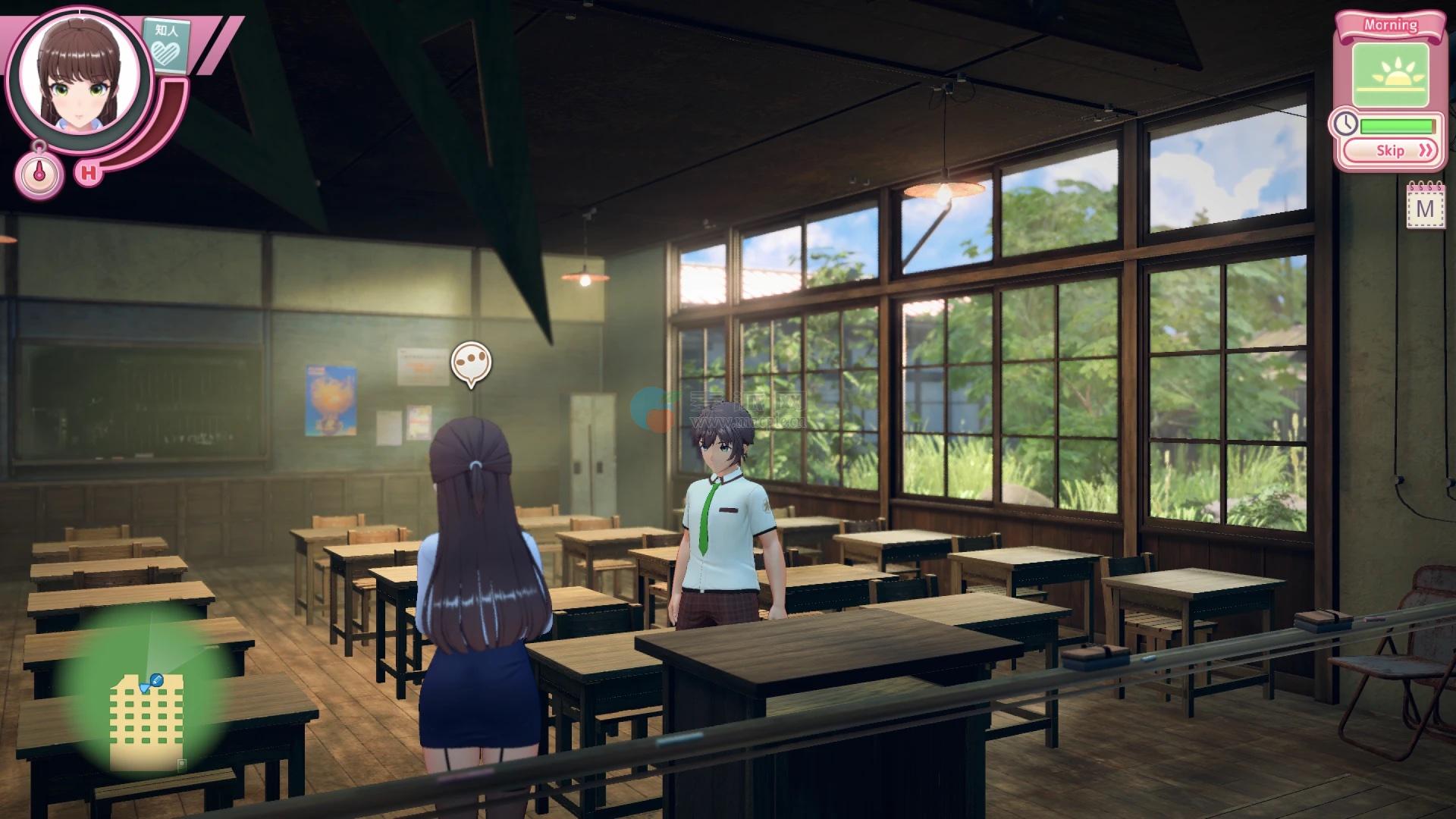Click the pink H button
The width and height of the screenshot is (1456, 819).
click(x=89, y=174)
